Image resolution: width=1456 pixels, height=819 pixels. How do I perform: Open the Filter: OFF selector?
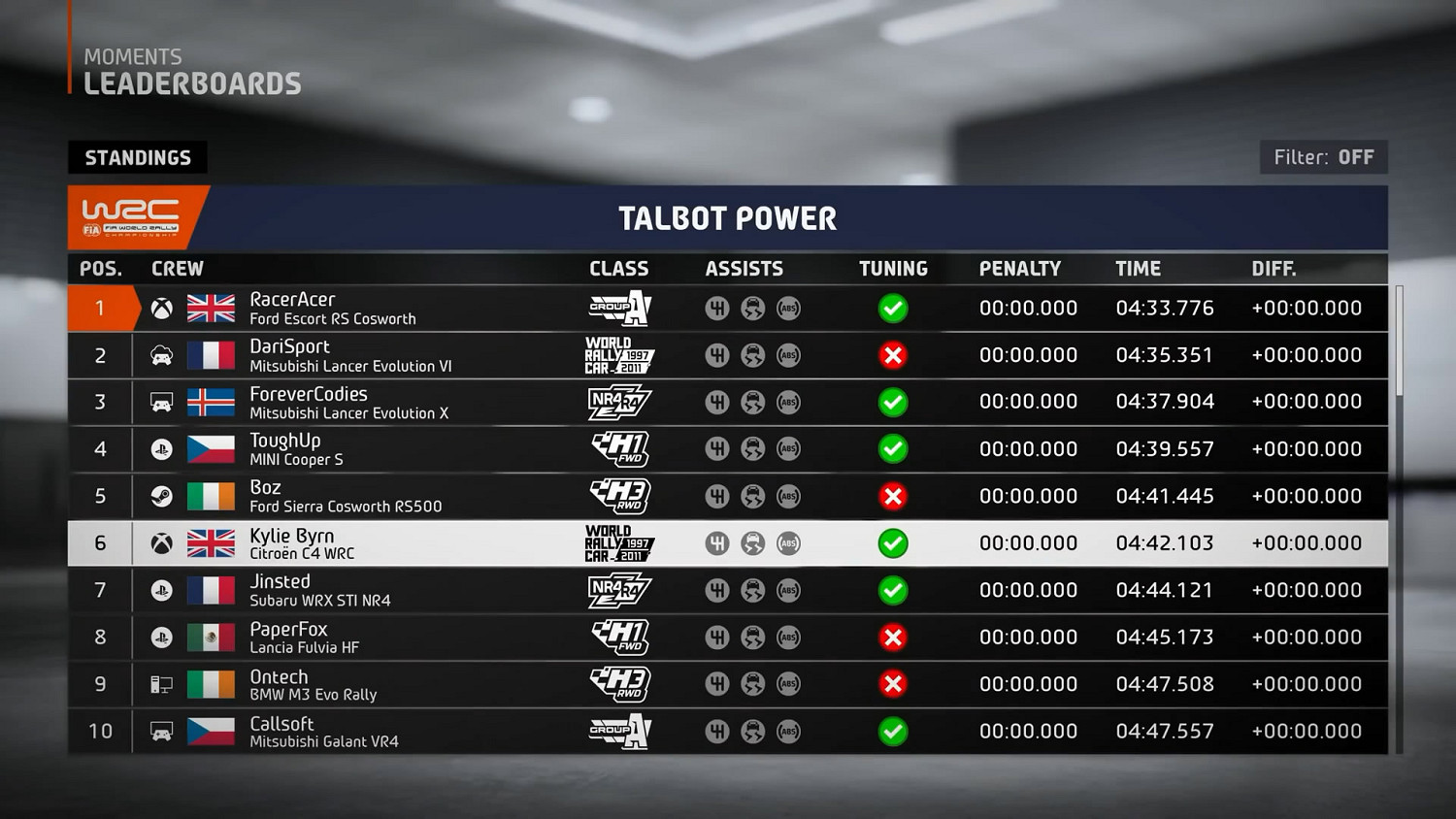point(1324,156)
